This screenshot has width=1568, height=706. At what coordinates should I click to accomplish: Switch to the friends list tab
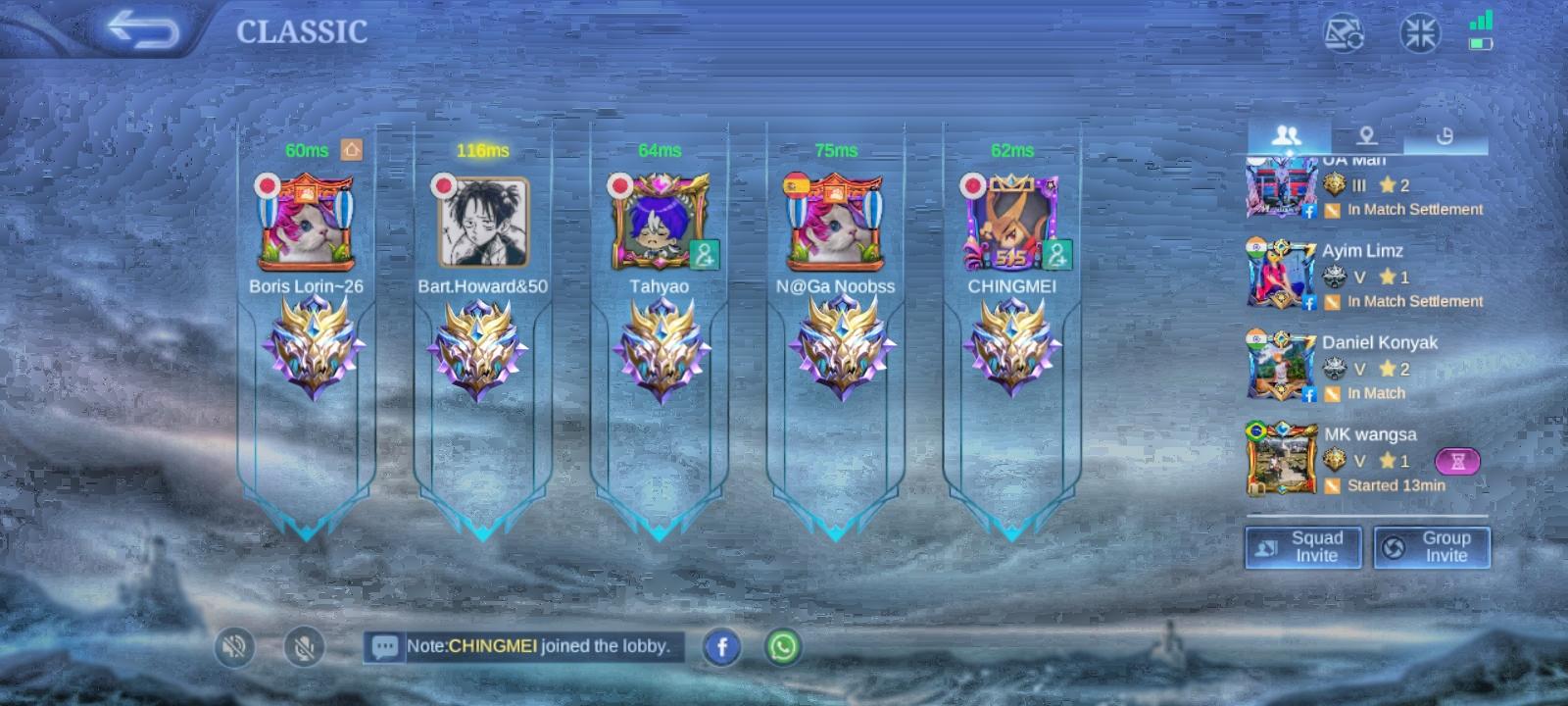coord(1287,136)
